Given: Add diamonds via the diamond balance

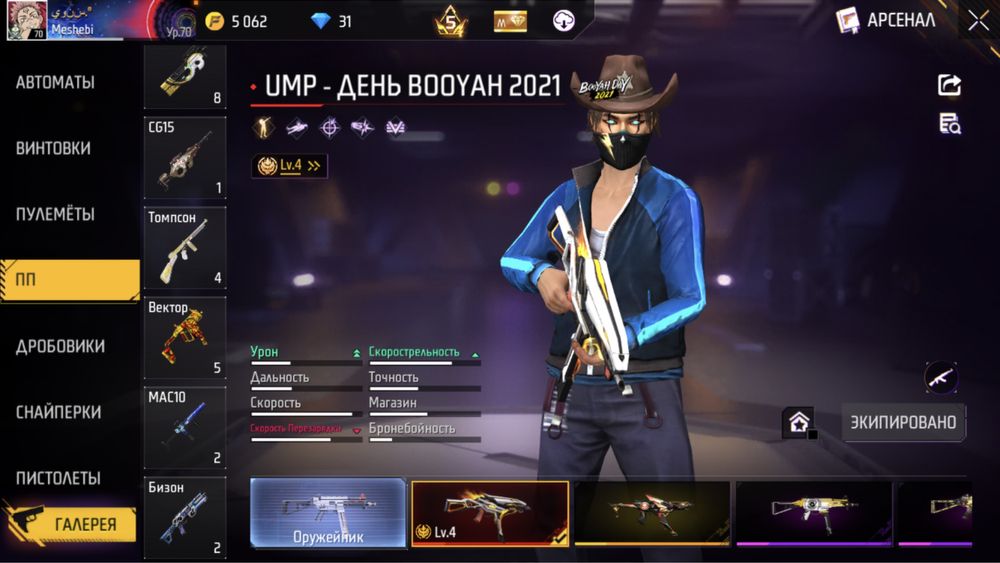Looking at the screenshot, I should pyautogui.click(x=331, y=21).
